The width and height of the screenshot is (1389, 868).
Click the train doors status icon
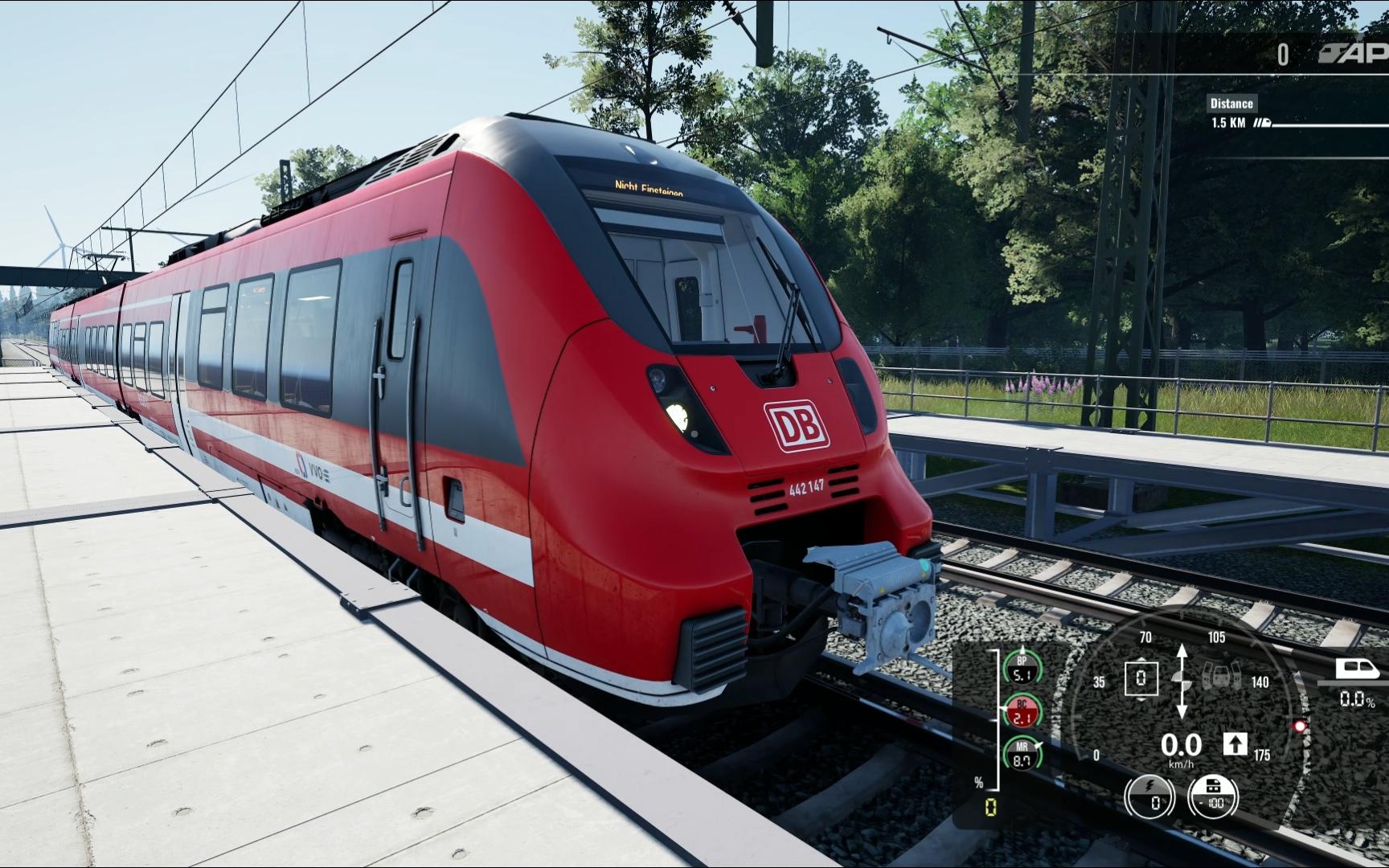(x=1221, y=678)
